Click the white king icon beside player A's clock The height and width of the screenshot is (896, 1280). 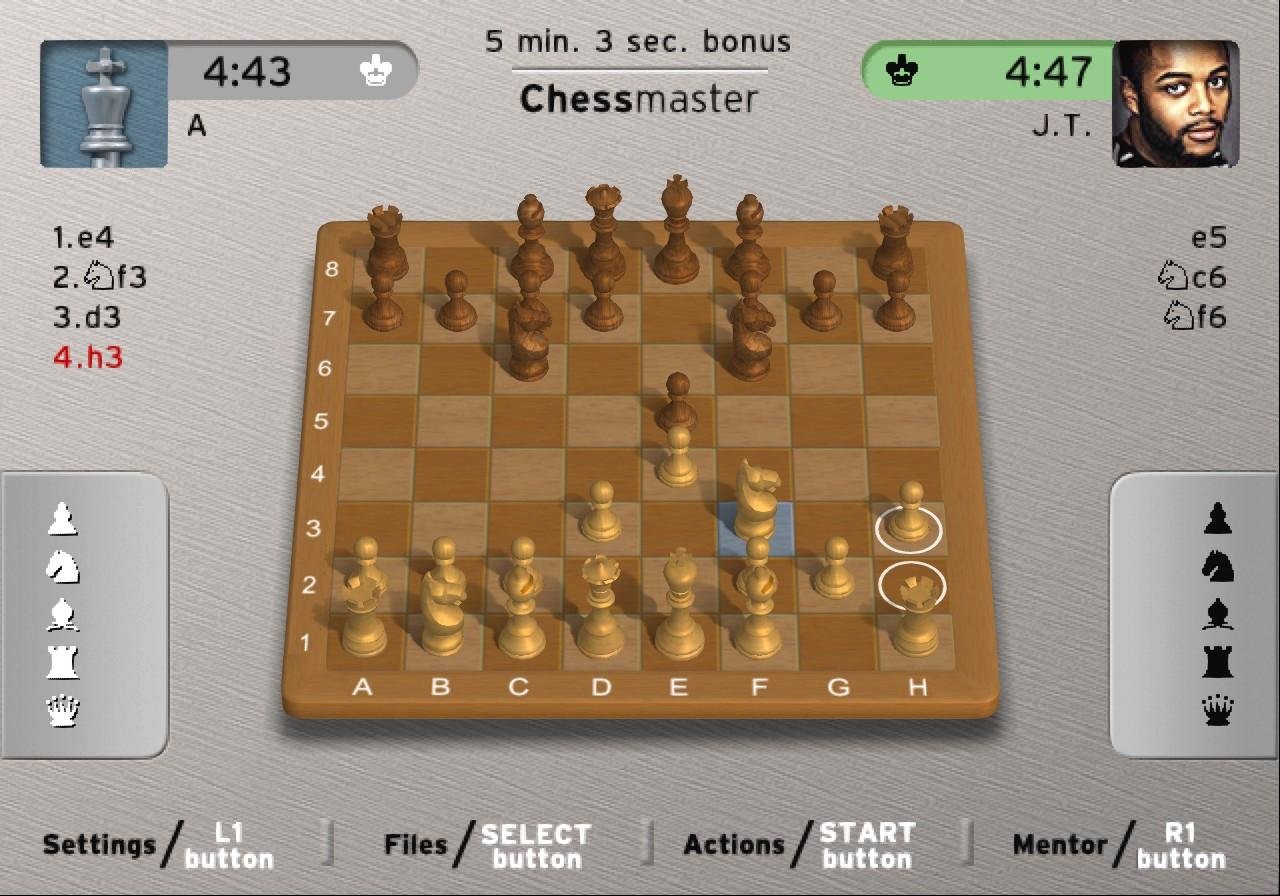coord(375,69)
